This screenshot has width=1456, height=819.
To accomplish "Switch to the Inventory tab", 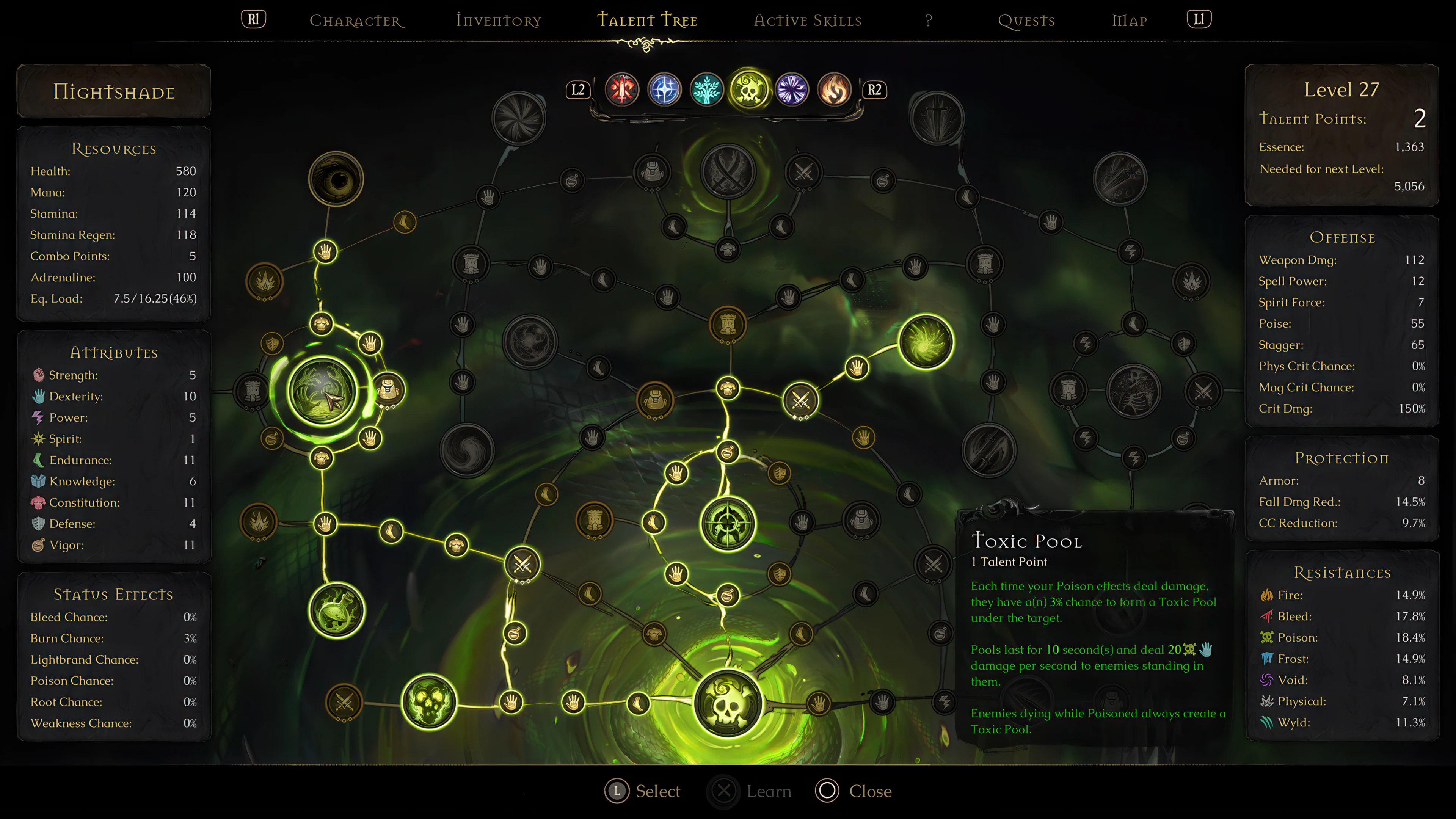I will click(x=498, y=20).
